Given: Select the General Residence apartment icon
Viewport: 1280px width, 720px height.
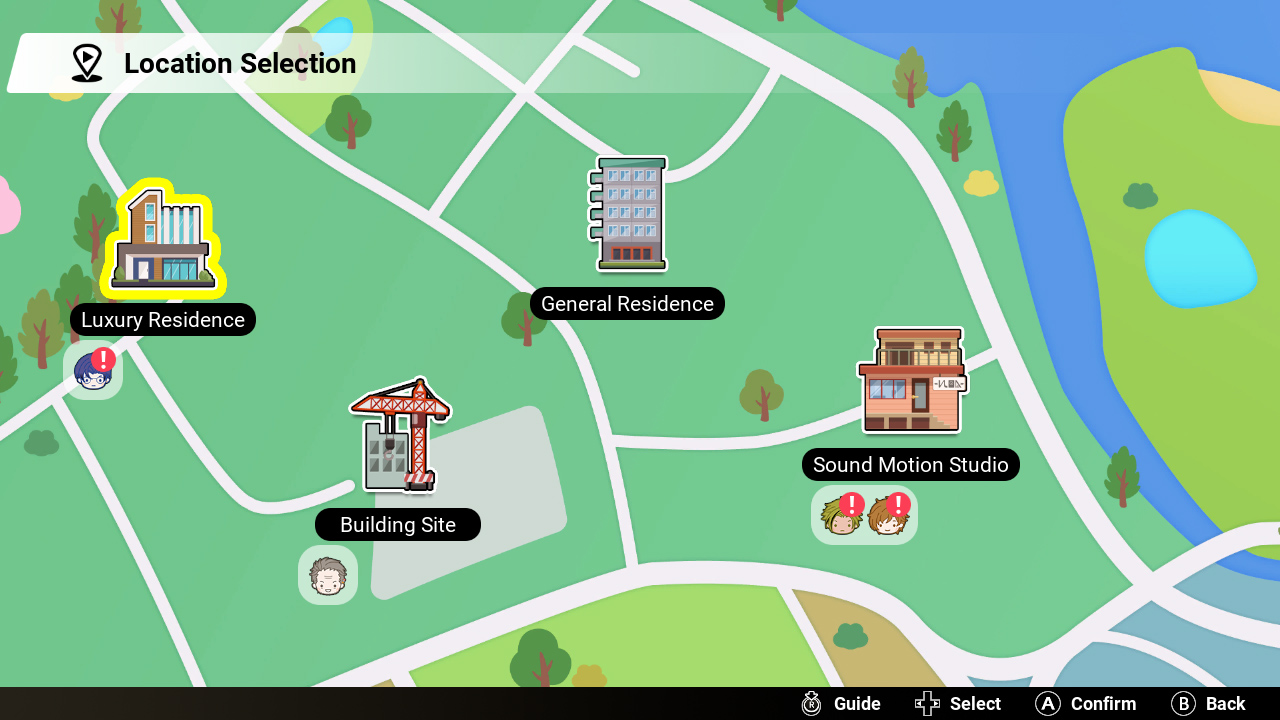Looking at the screenshot, I should pyautogui.click(x=626, y=213).
